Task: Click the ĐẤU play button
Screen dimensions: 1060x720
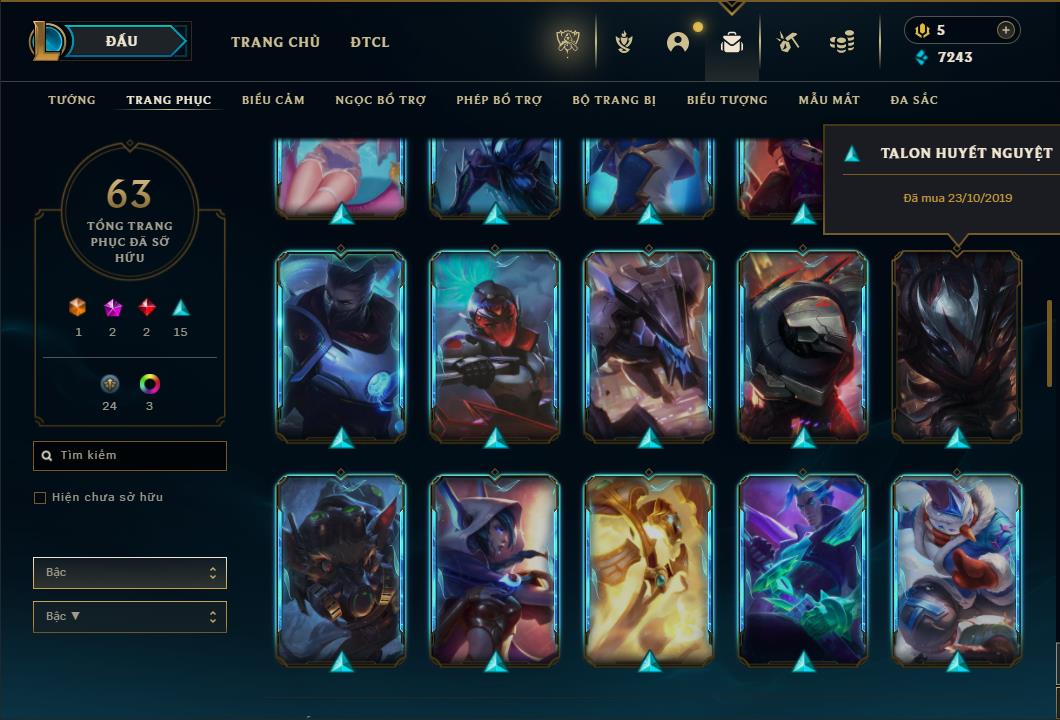Action: 123,41
